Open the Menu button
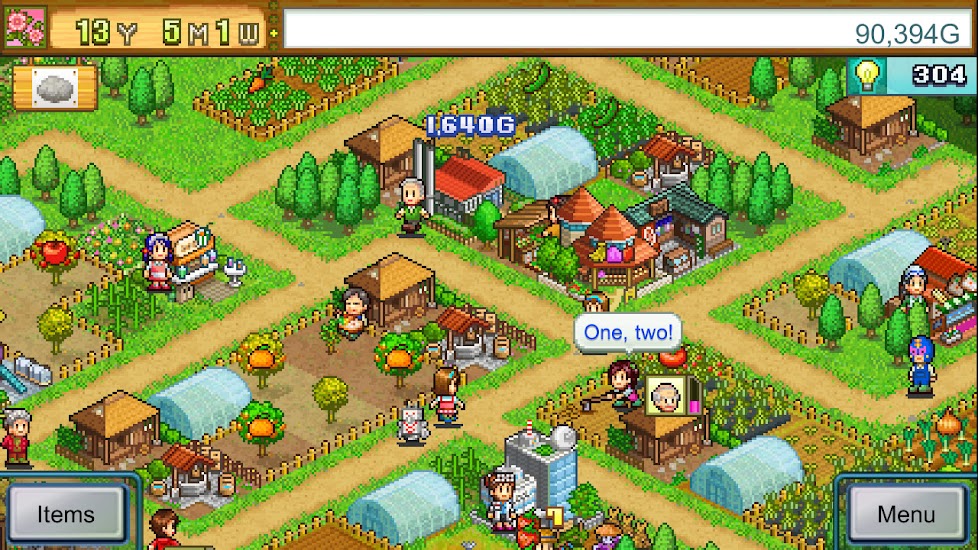 (906, 514)
